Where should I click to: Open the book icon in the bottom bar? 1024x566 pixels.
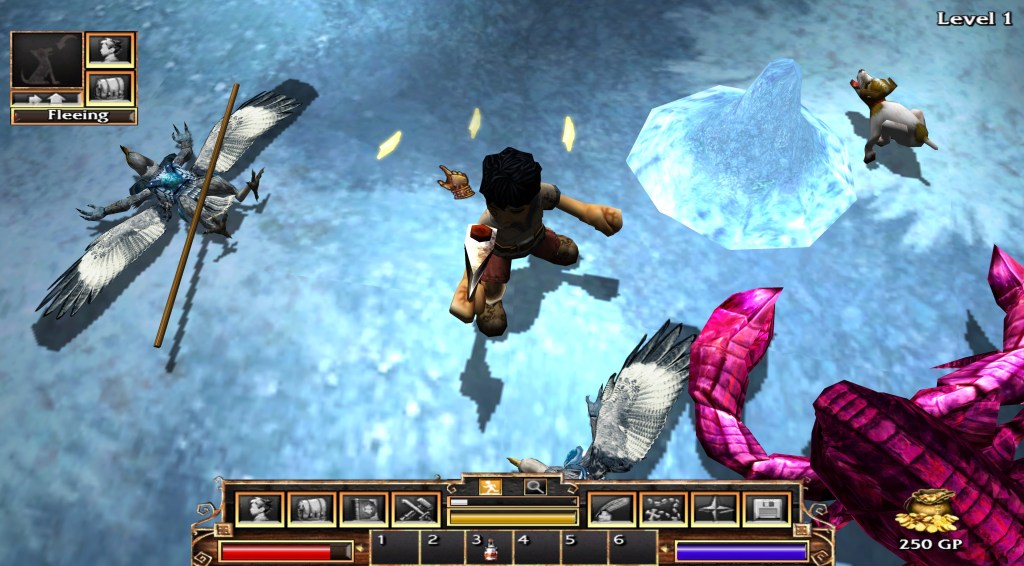point(364,509)
